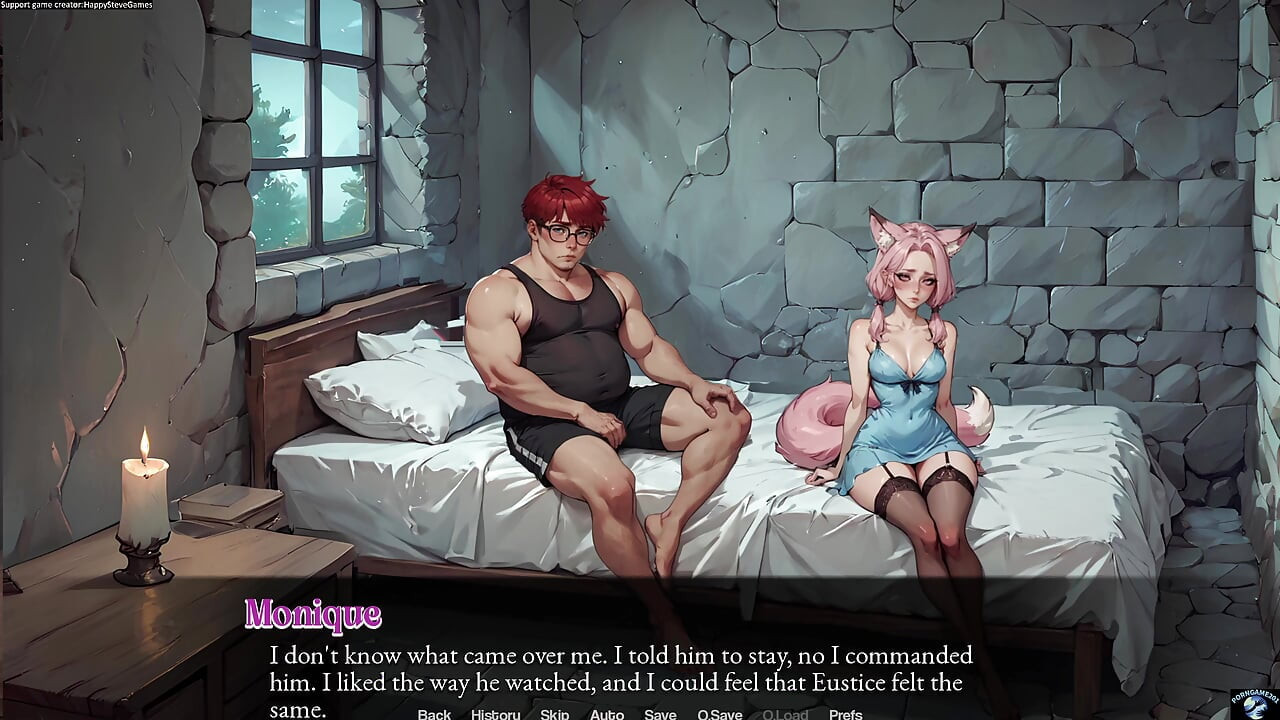Quick save the game with Q.Save
This screenshot has height=720, width=1280.
pos(719,714)
